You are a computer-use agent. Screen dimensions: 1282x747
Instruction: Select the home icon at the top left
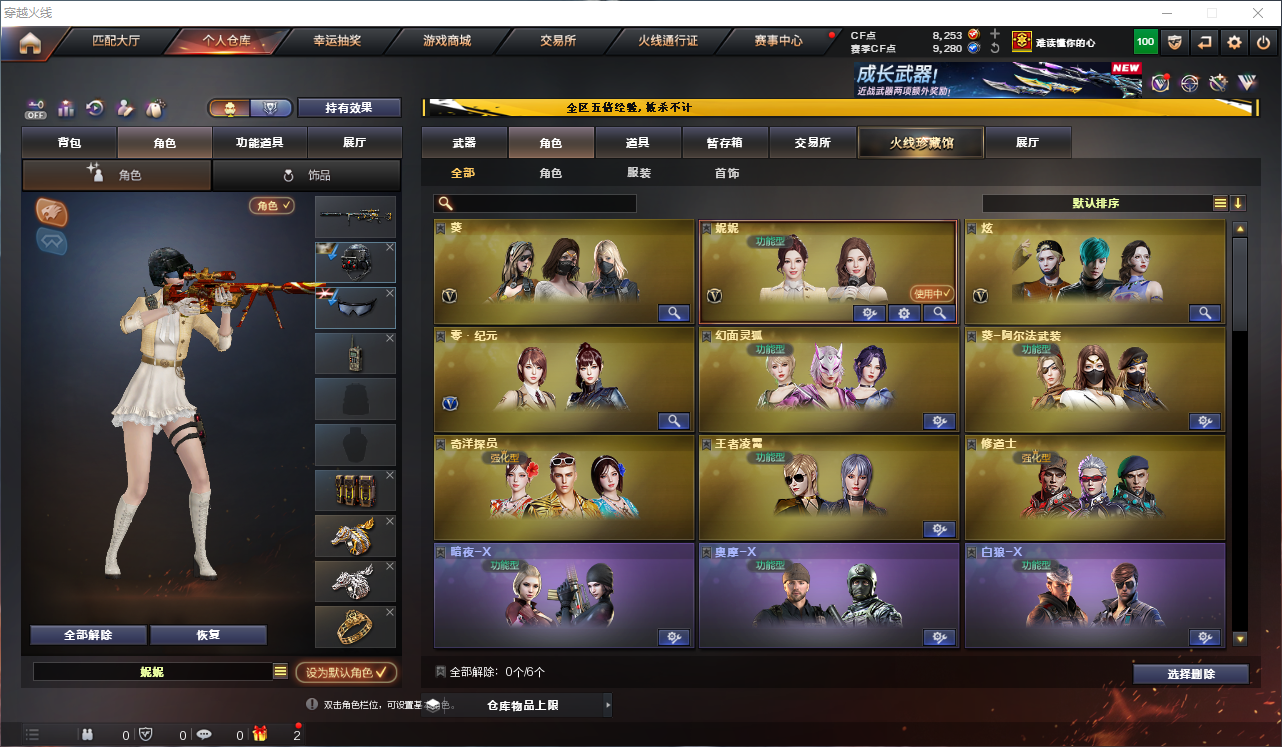click(31, 42)
